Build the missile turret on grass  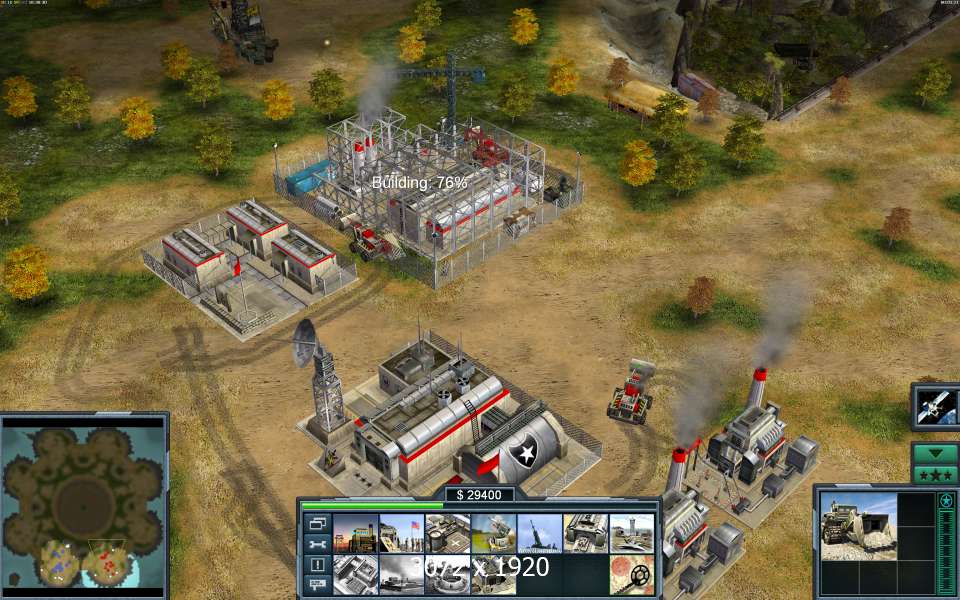pyautogui.click(x=493, y=533)
